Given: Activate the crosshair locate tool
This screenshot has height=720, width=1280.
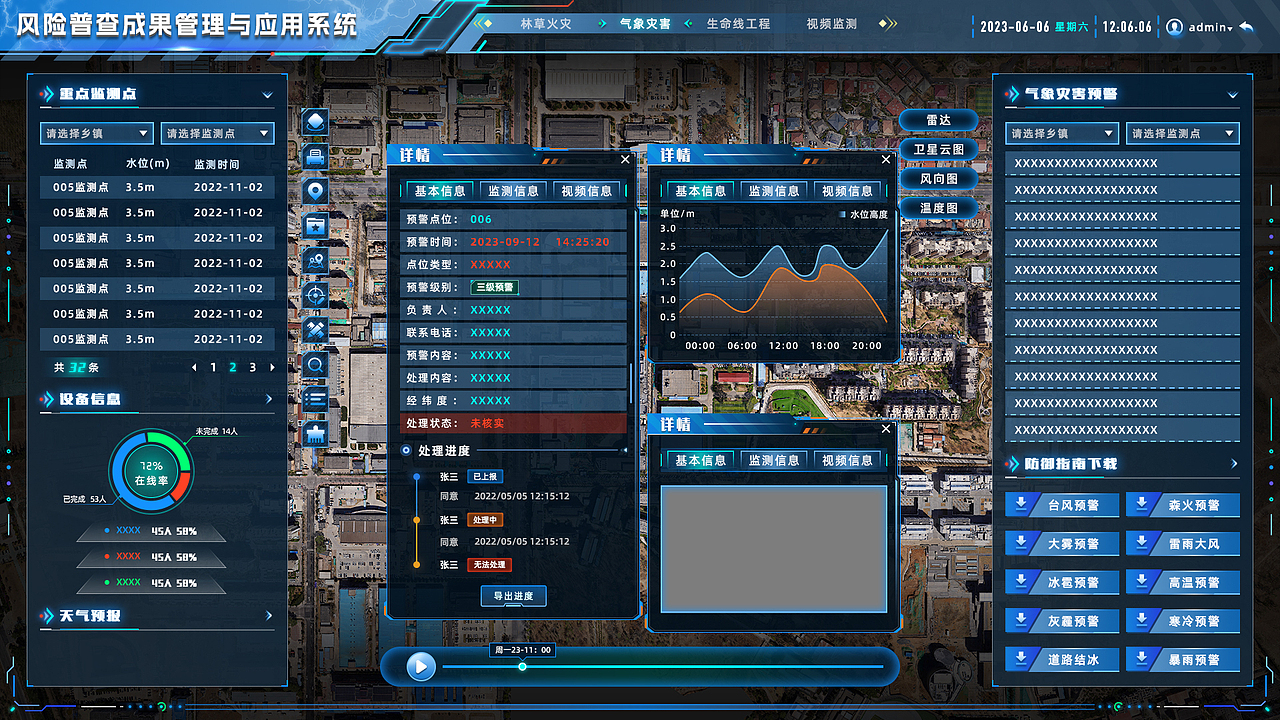Looking at the screenshot, I should tap(315, 294).
